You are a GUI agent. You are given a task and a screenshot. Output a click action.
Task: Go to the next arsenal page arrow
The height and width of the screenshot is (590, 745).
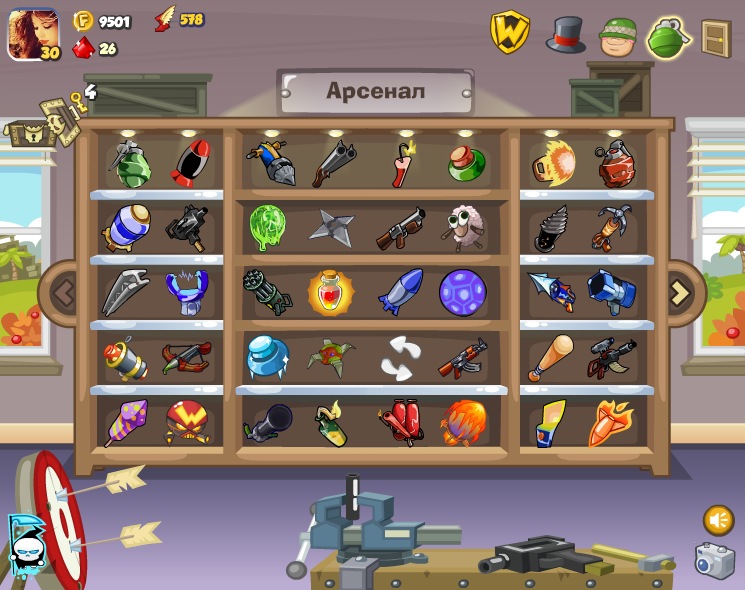[x=680, y=293]
